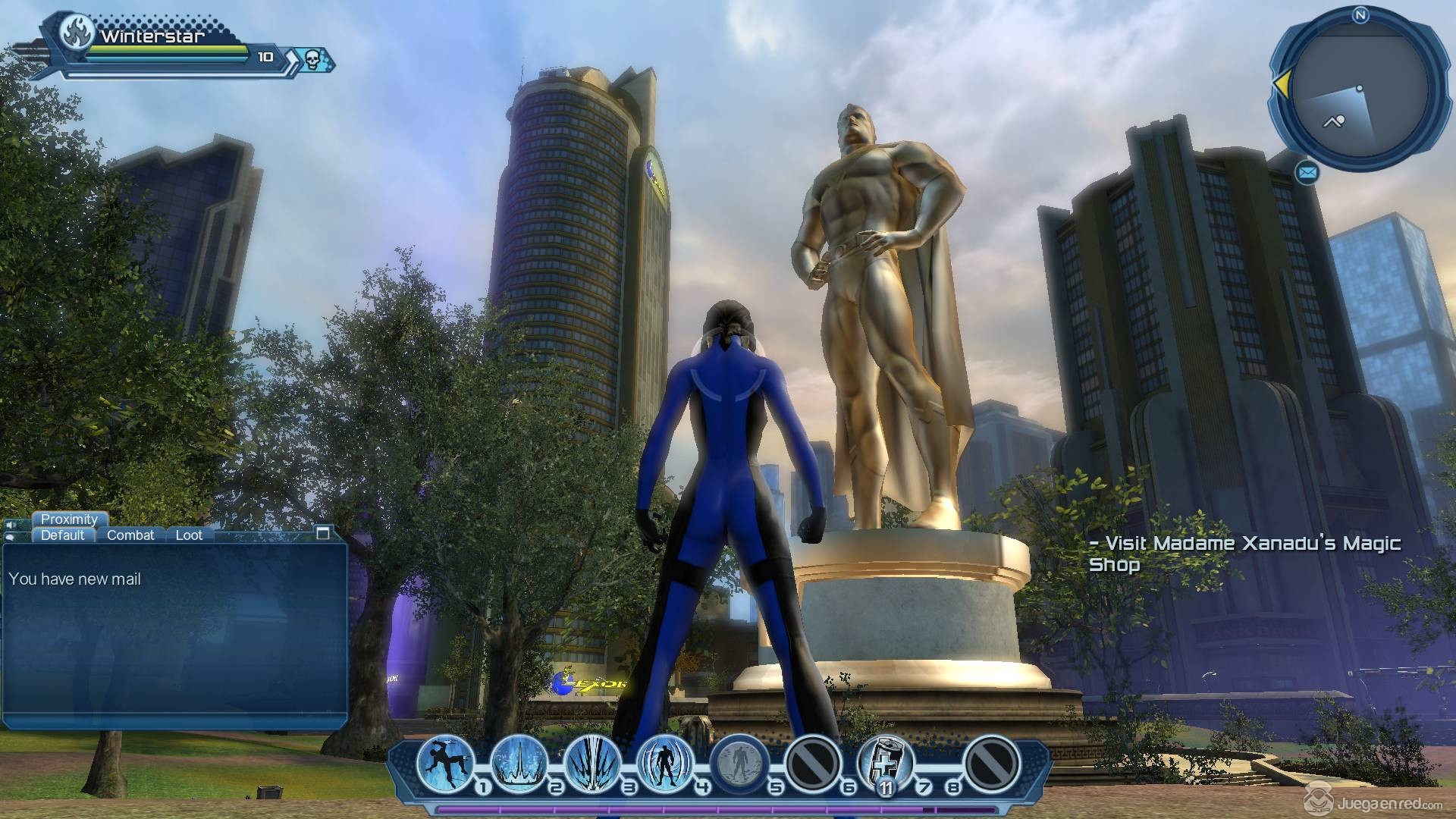Maximize the chat window

(x=322, y=533)
